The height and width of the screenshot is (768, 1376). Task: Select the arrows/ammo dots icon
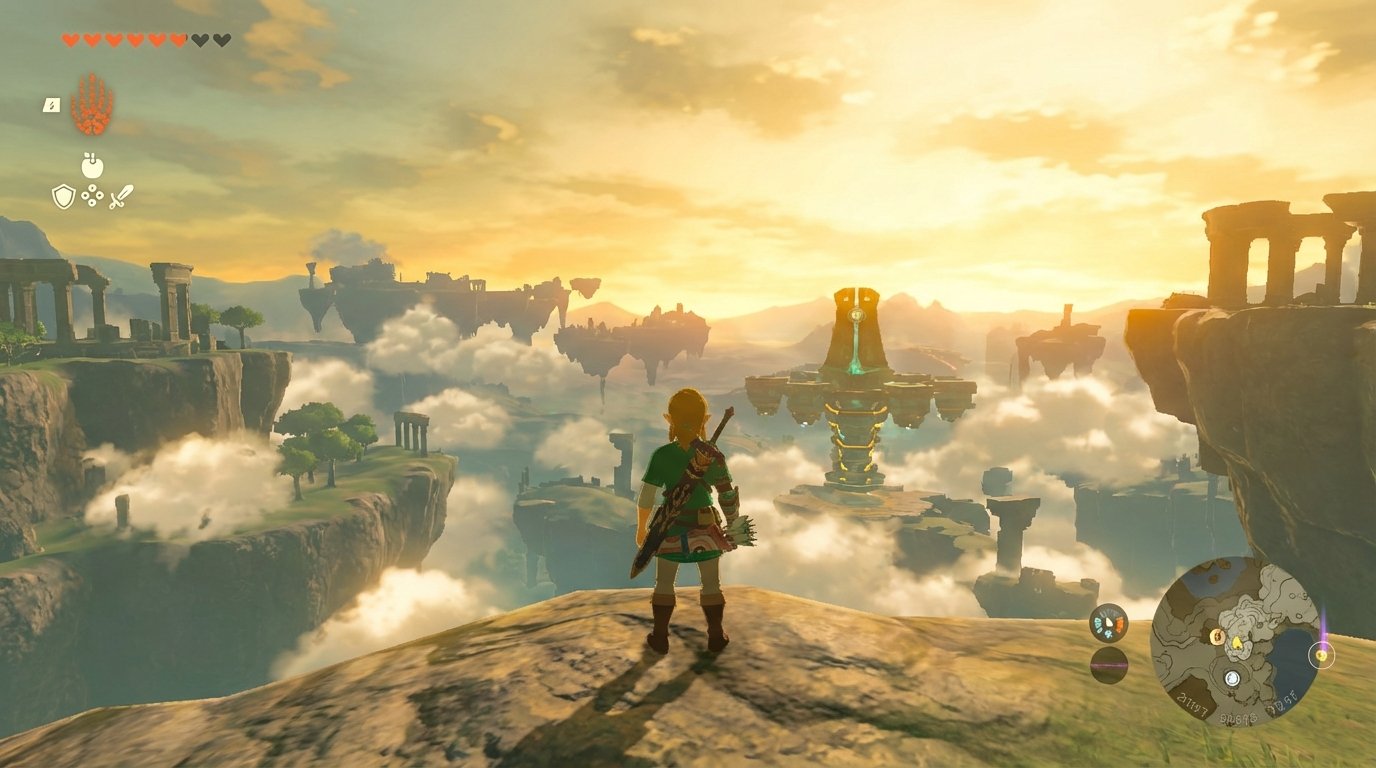click(x=92, y=195)
